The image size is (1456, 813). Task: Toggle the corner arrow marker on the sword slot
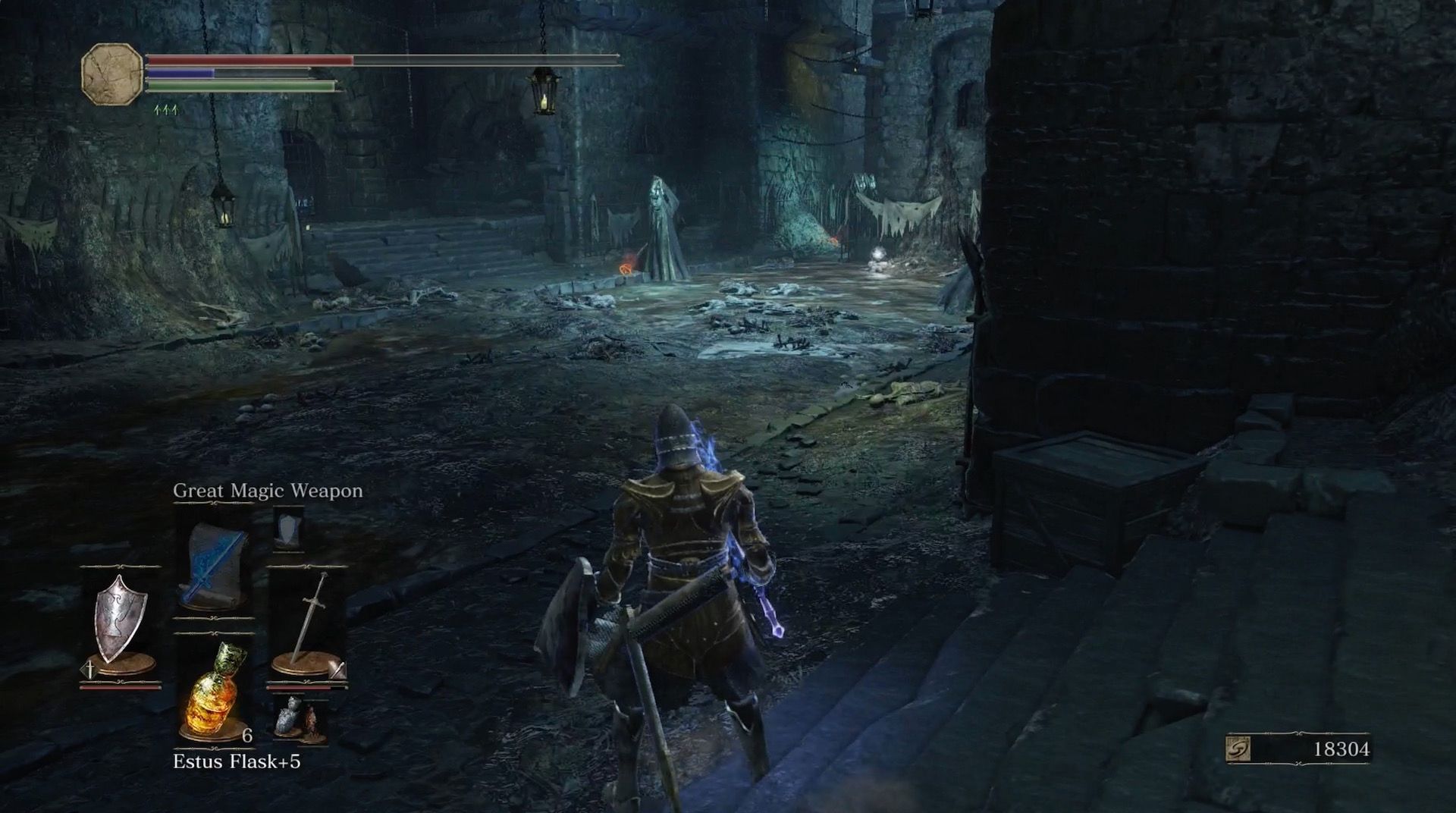[x=336, y=670]
